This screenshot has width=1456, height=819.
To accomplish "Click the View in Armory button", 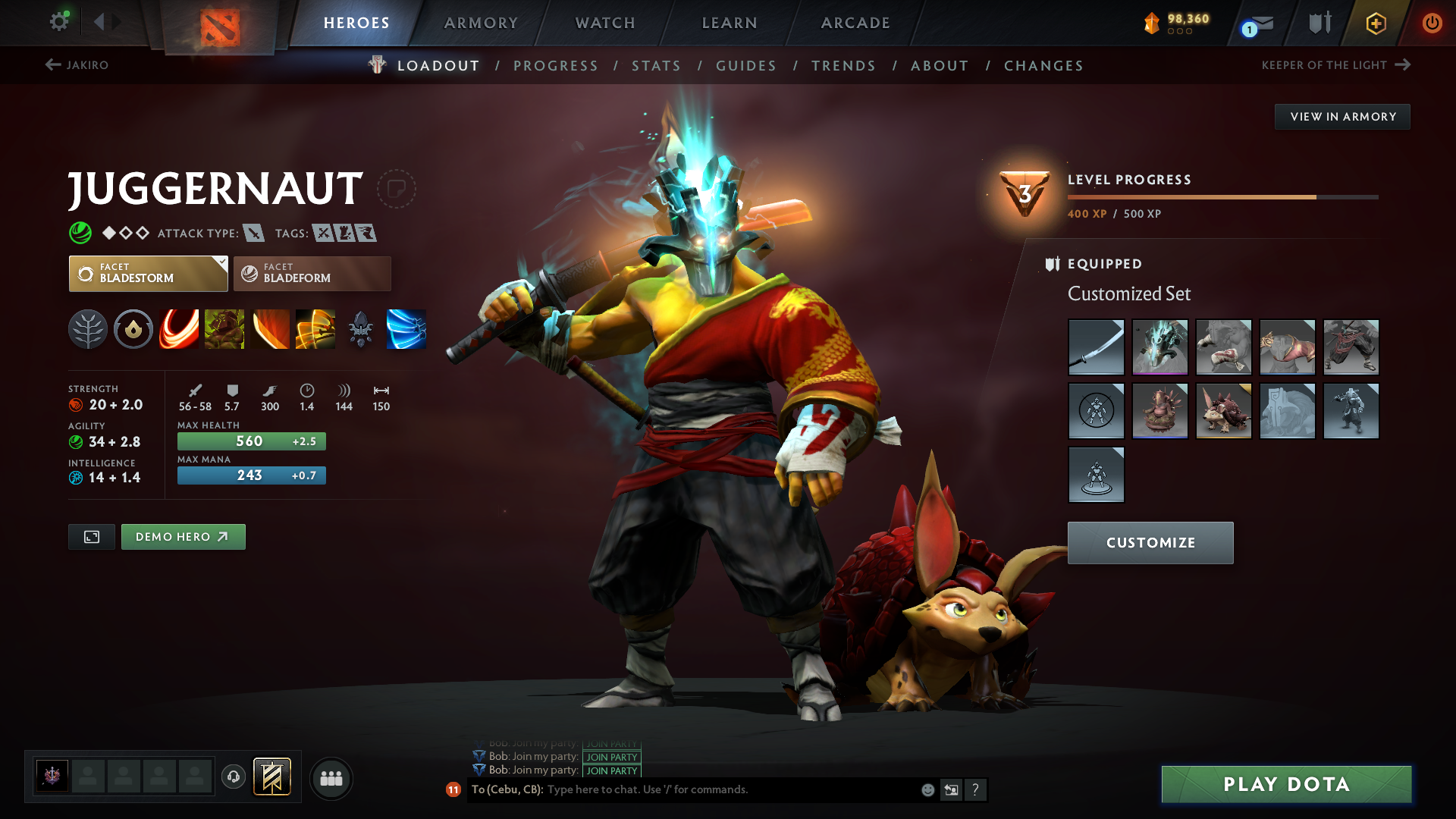I will click(x=1342, y=117).
